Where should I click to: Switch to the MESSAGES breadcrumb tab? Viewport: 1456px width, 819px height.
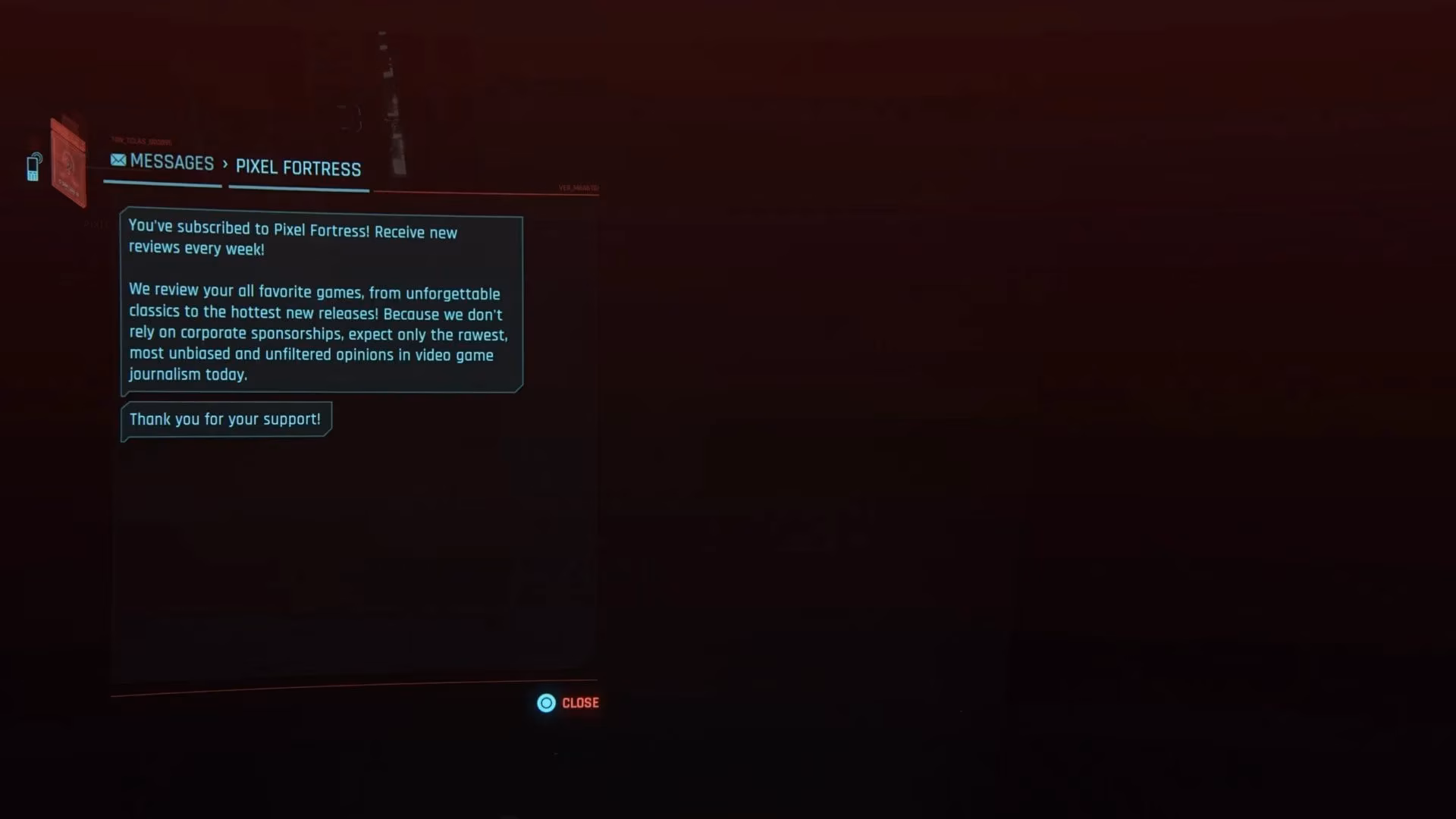[172, 162]
